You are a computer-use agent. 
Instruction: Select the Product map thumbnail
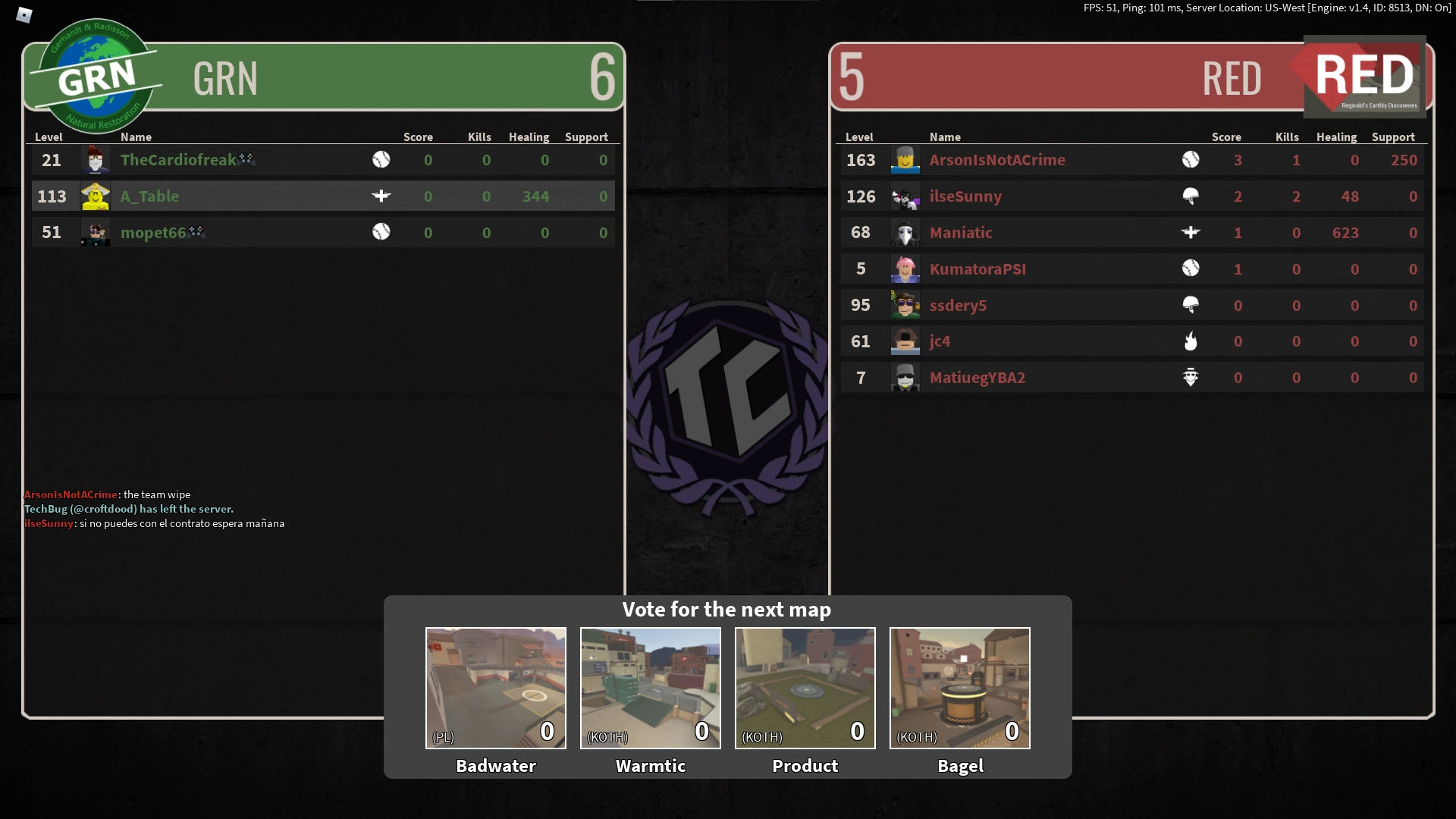805,688
